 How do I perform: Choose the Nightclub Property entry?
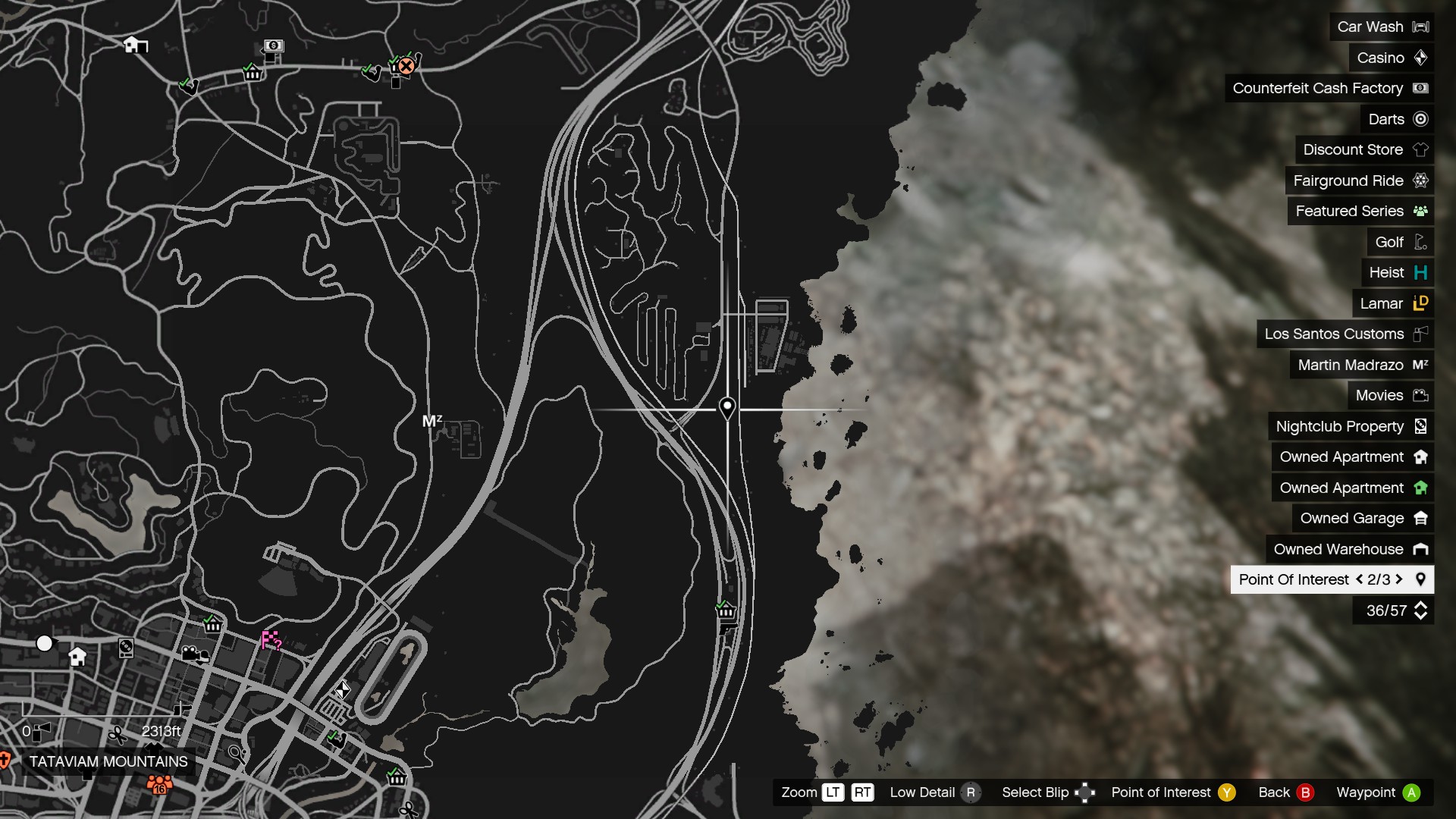1351,426
